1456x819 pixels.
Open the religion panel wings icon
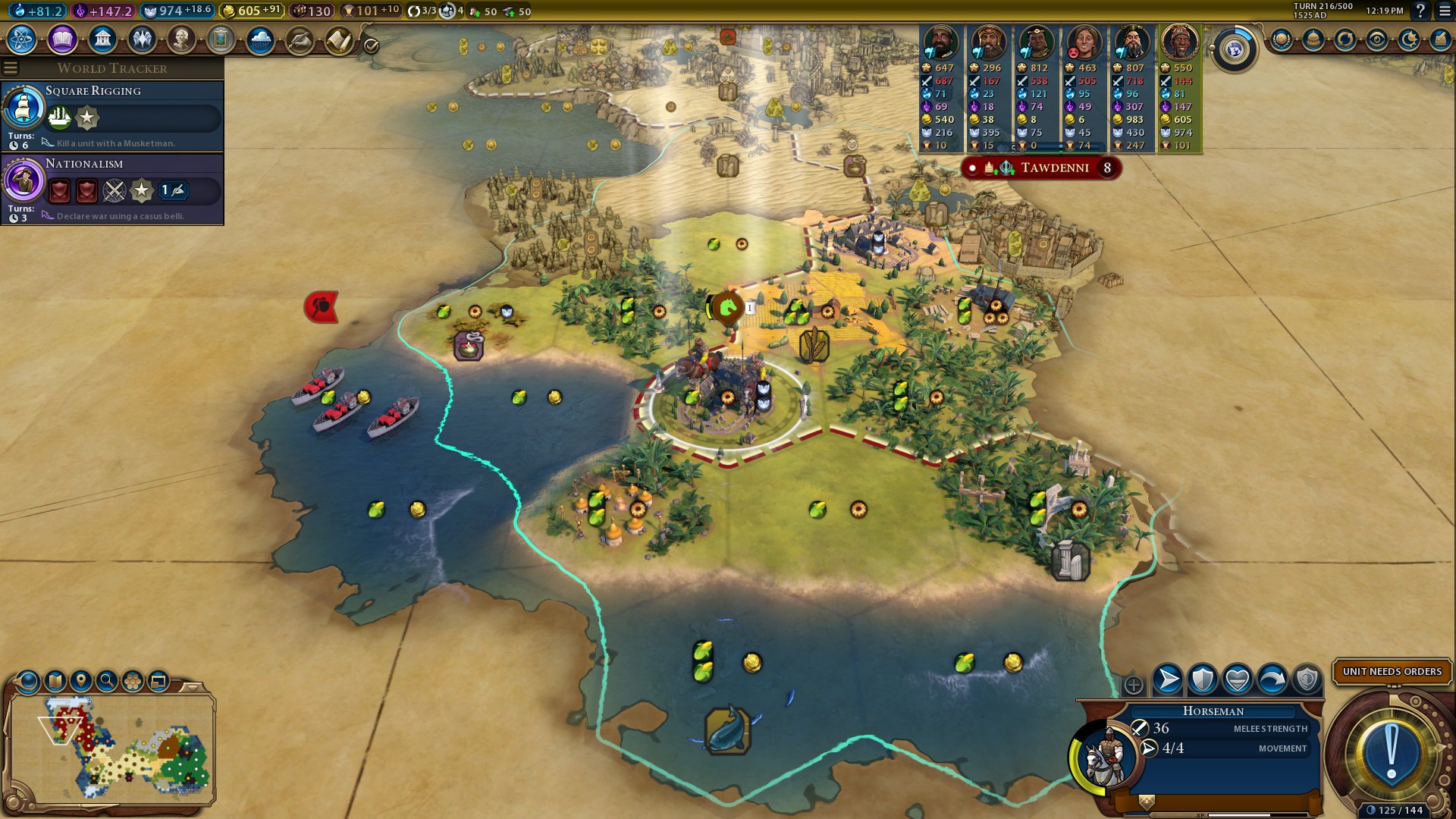pos(142,39)
